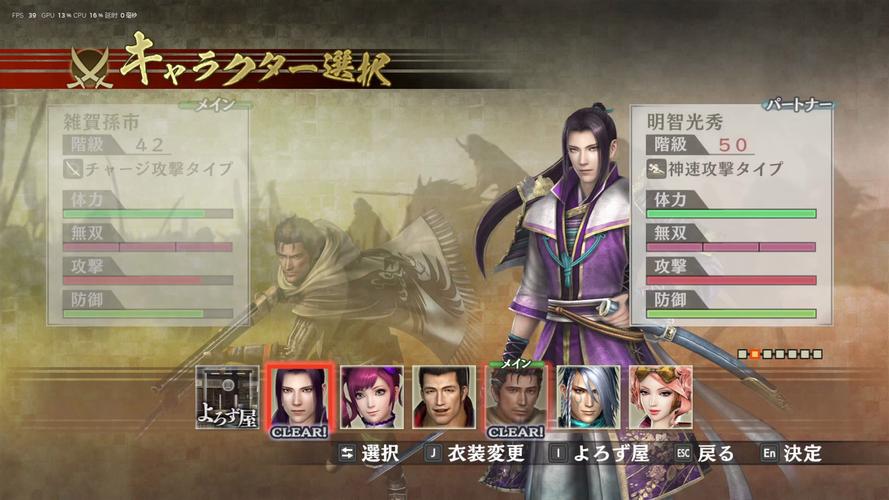889x500 pixels.
Task: Confirm selection with 決定
Action: tap(791, 453)
